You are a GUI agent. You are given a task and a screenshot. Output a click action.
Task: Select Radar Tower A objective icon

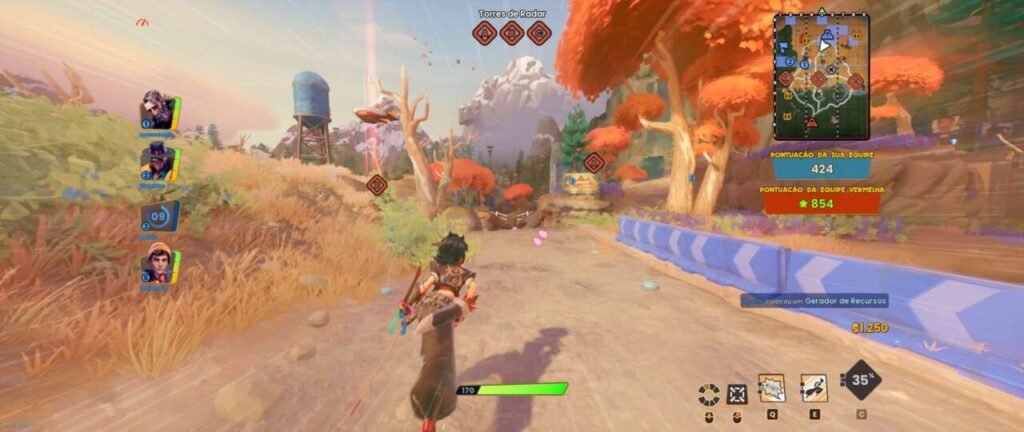pyautogui.click(x=485, y=33)
